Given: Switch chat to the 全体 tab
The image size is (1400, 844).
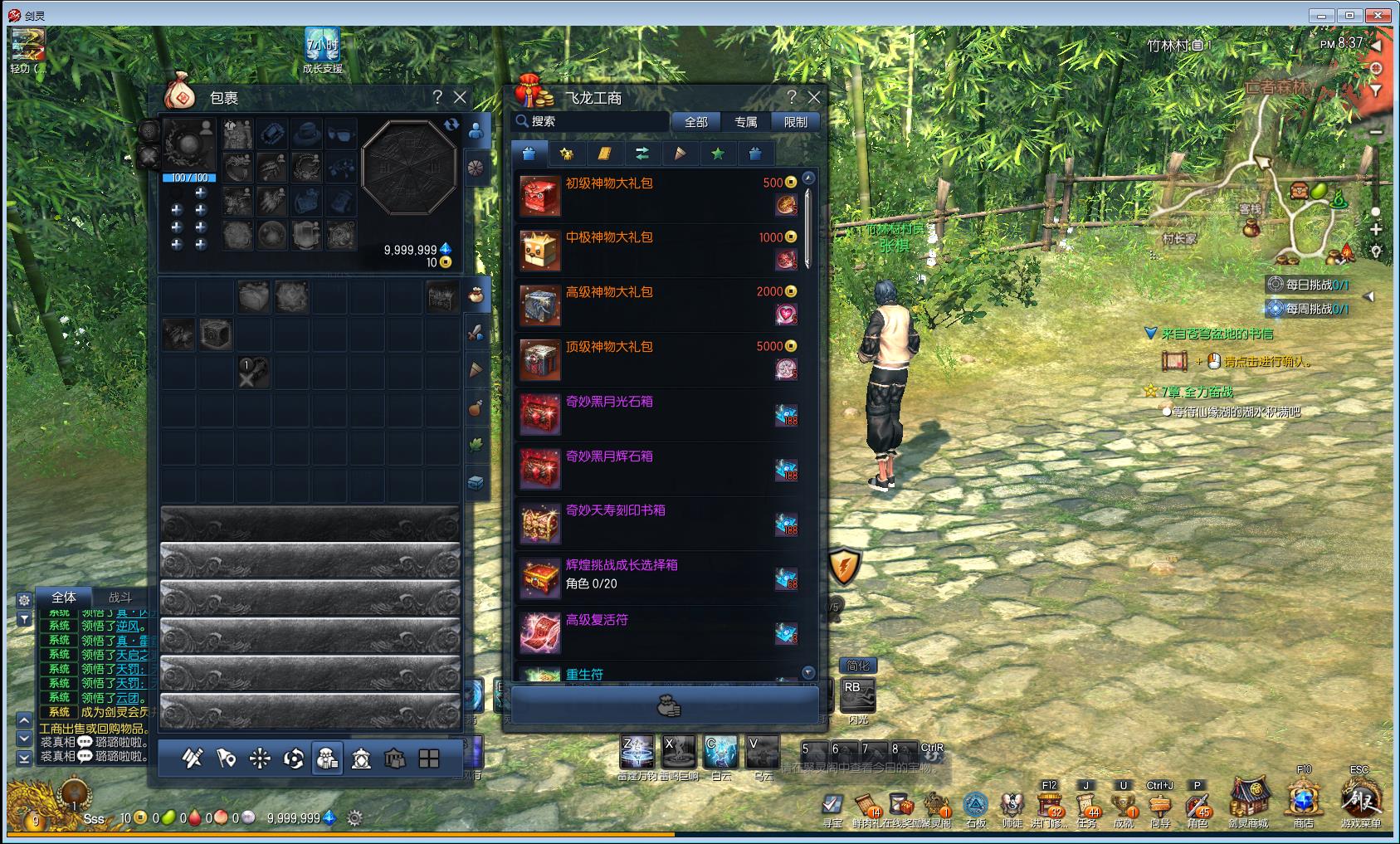Looking at the screenshot, I should click(x=64, y=597).
